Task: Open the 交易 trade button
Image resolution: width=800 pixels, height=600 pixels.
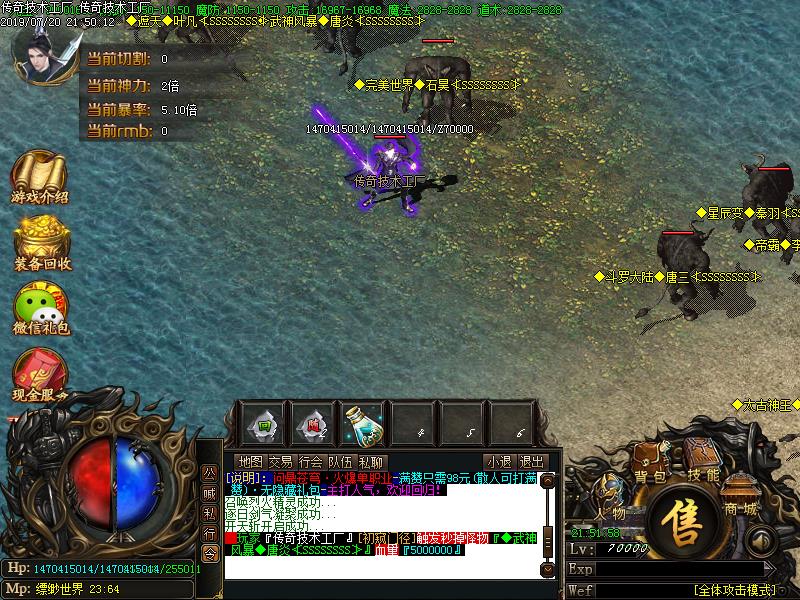Action: [281, 462]
